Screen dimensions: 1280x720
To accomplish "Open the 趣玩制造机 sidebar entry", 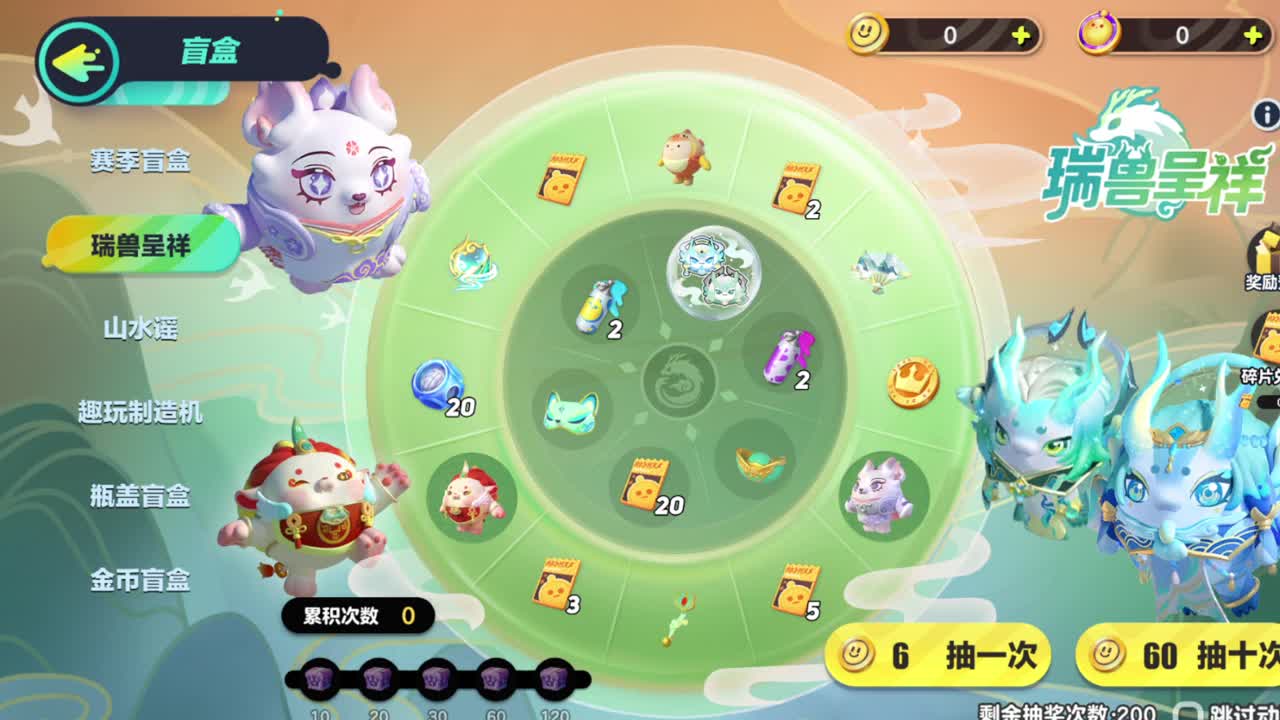I will (139, 413).
